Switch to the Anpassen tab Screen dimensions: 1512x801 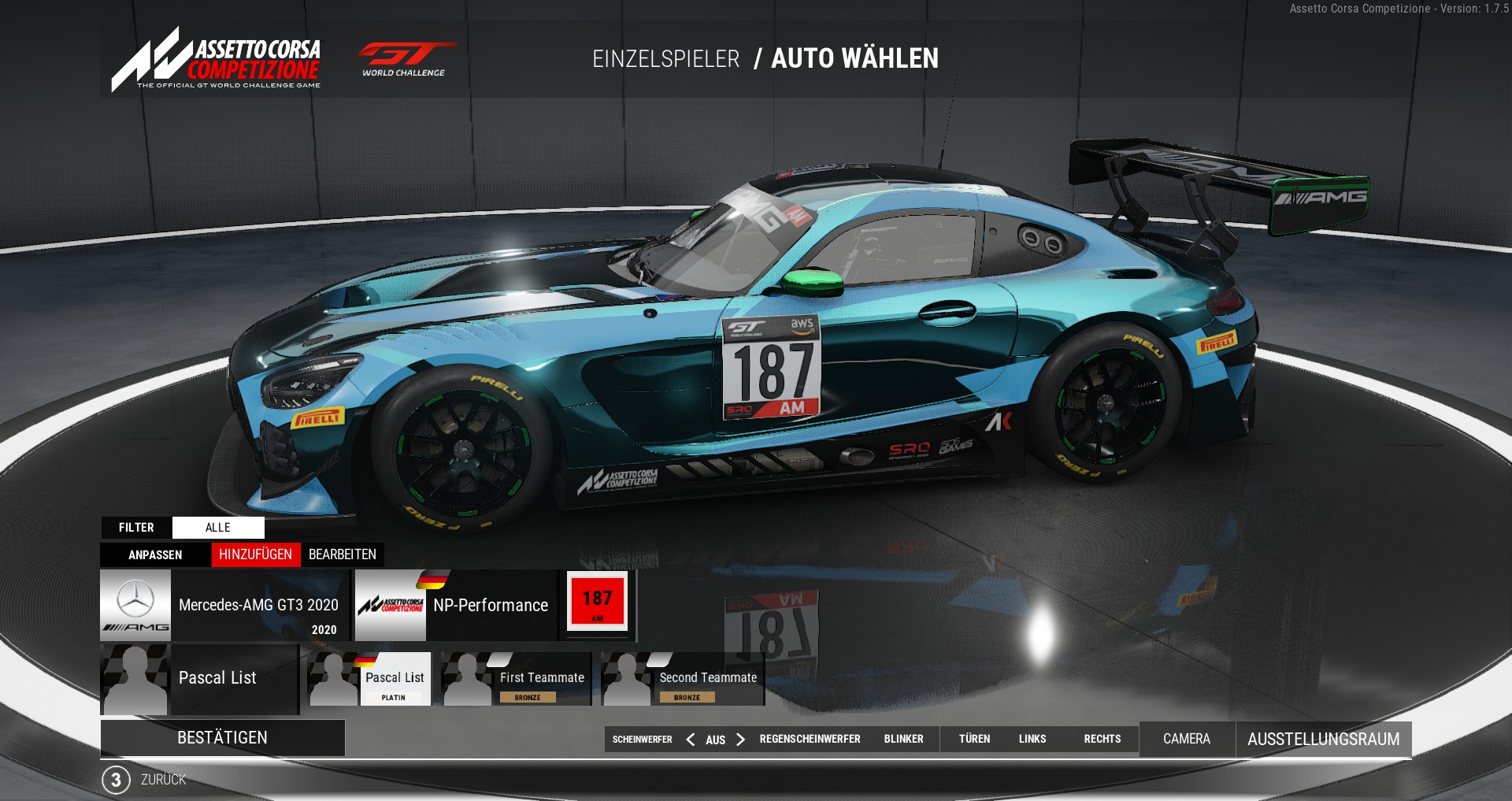pyautogui.click(x=155, y=555)
